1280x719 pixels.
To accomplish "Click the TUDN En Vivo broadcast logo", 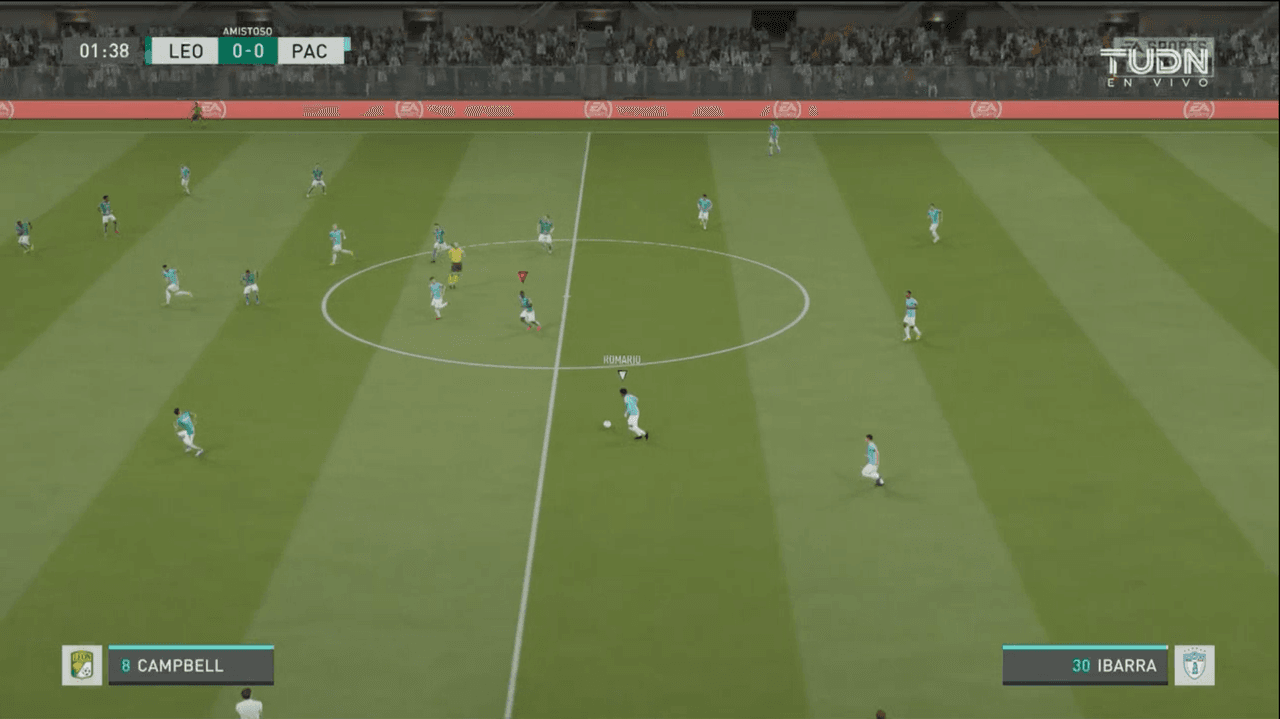I will [1156, 63].
